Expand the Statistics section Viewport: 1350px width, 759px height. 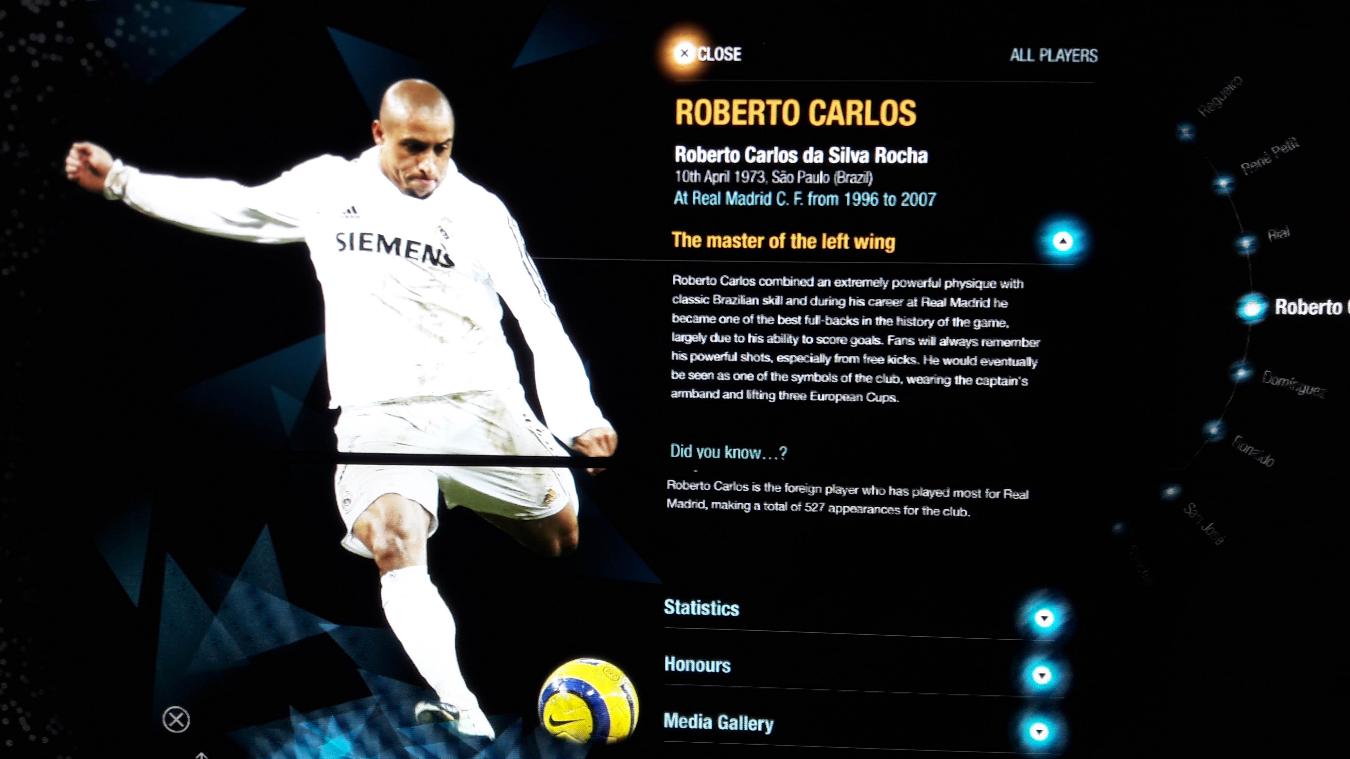click(x=1044, y=618)
